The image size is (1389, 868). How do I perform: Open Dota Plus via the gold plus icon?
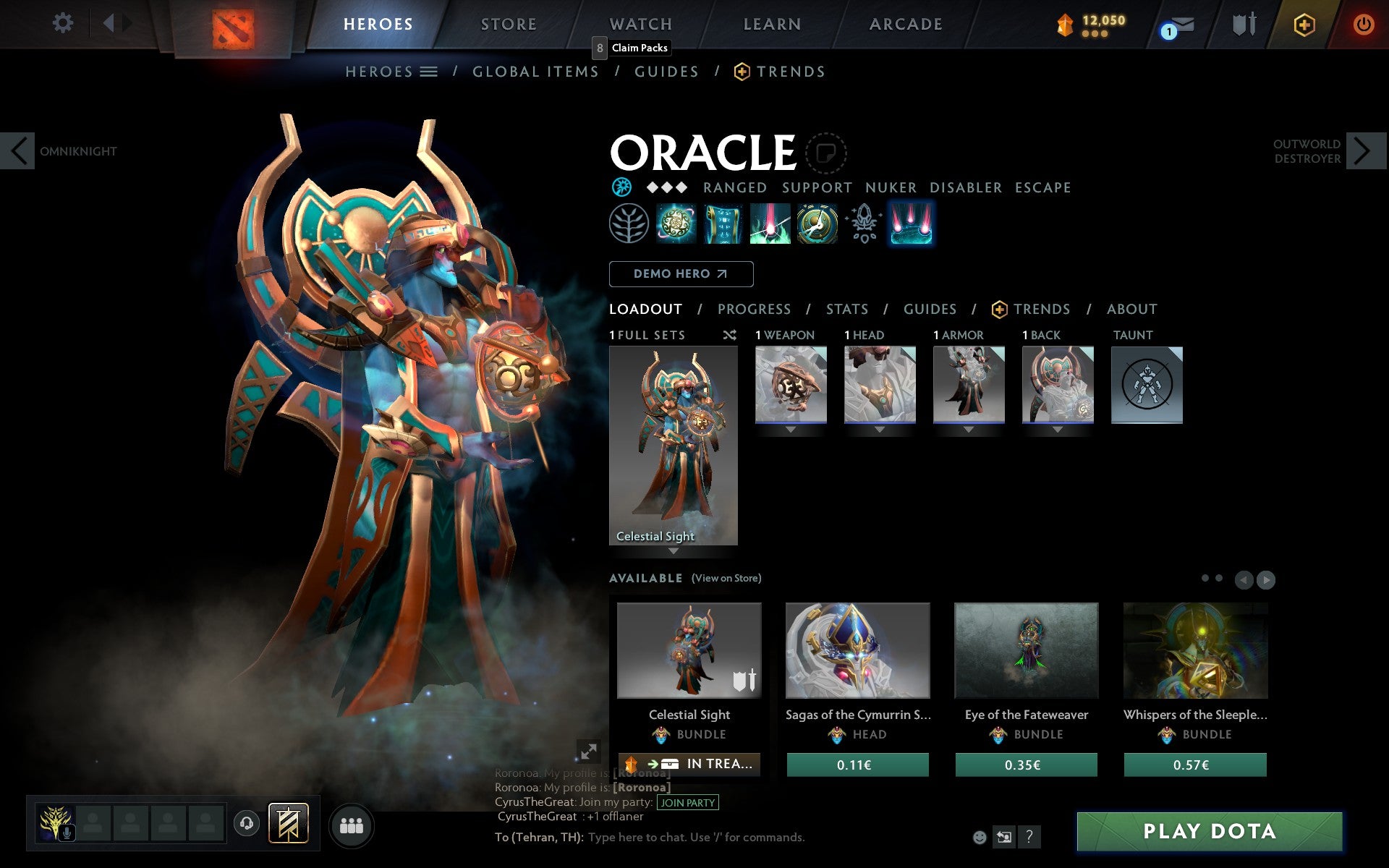[1302, 23]
